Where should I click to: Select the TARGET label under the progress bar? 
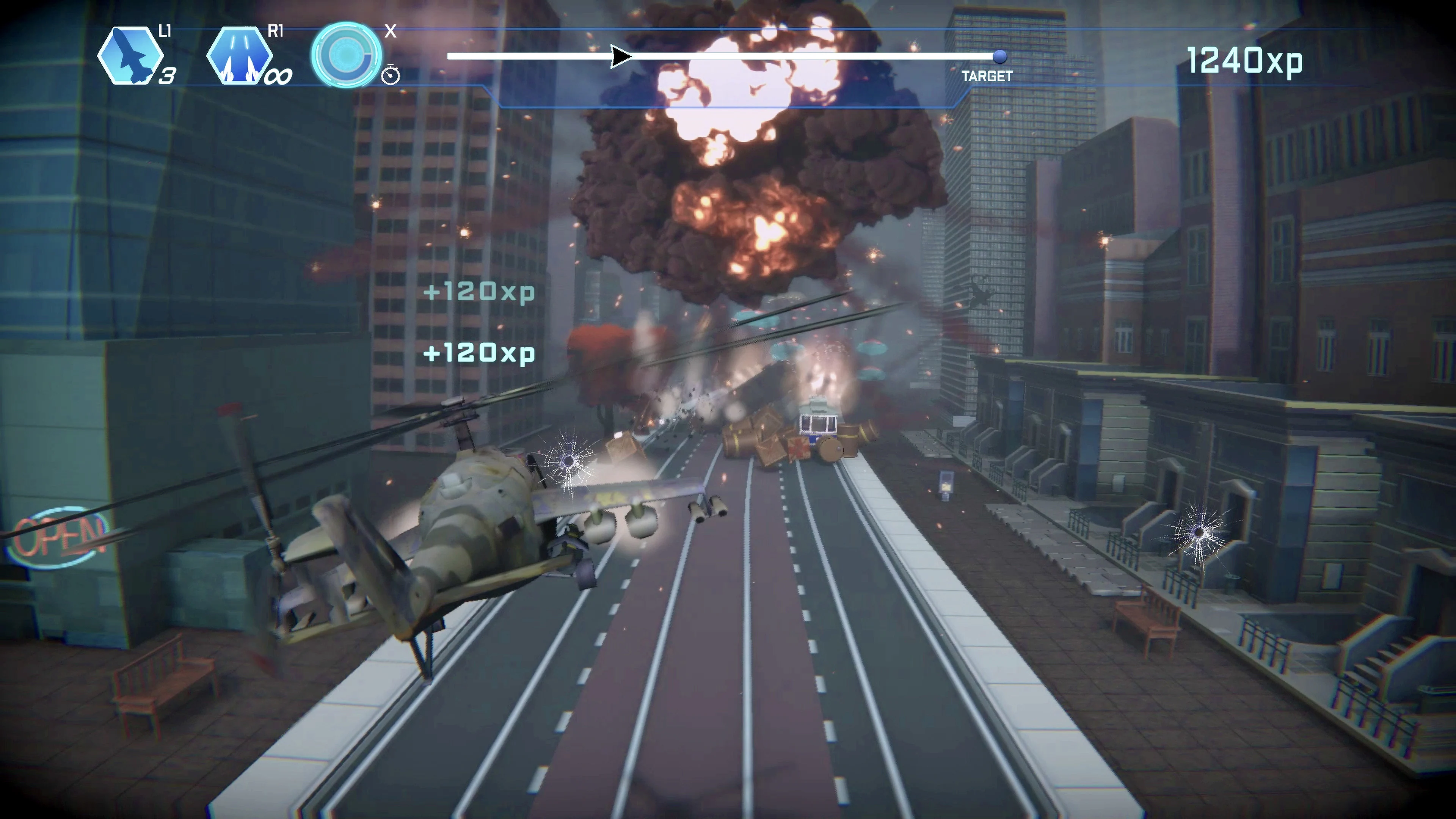987,76
